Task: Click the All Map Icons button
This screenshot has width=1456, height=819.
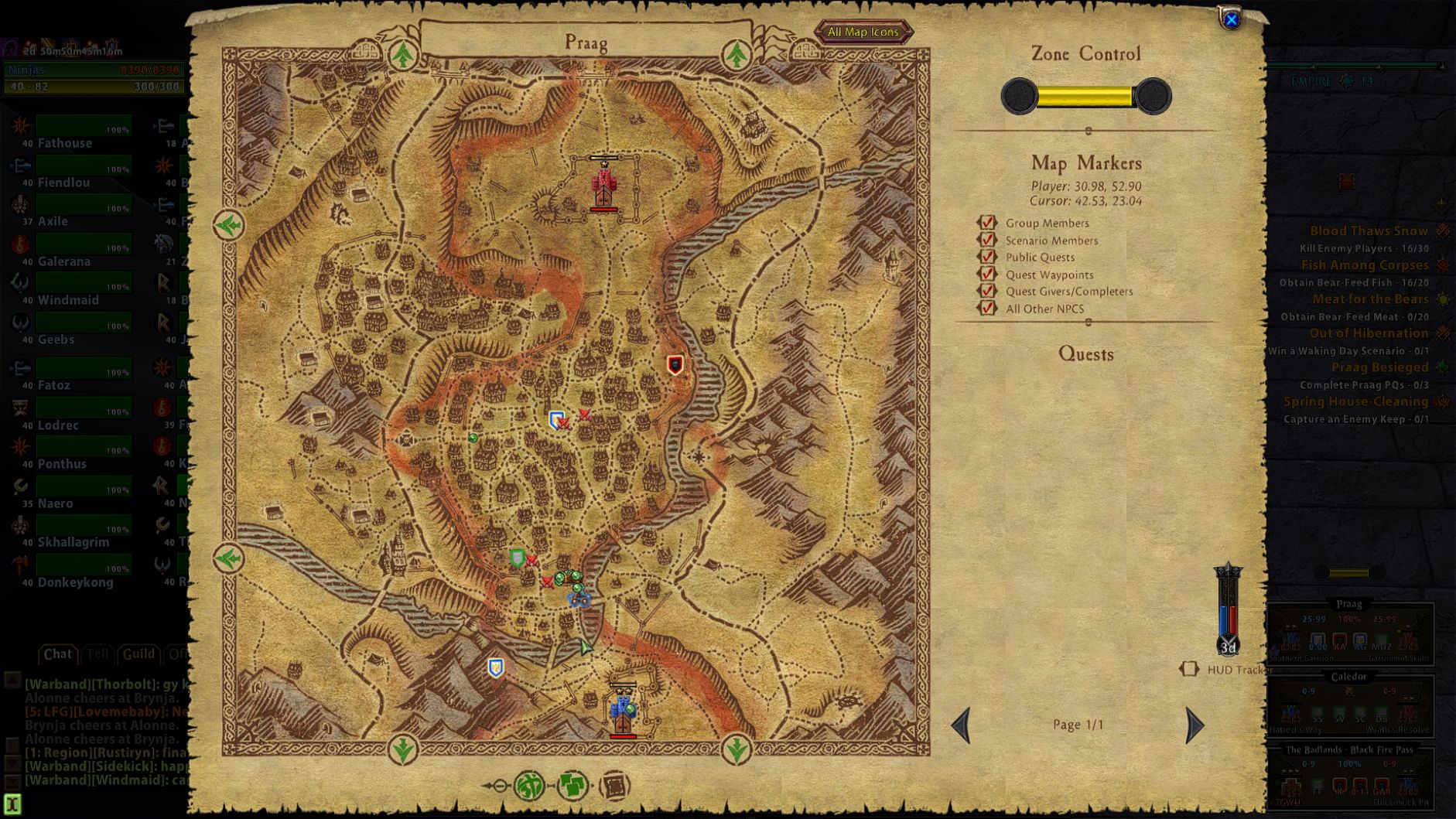Action: [x=863, y=32]
